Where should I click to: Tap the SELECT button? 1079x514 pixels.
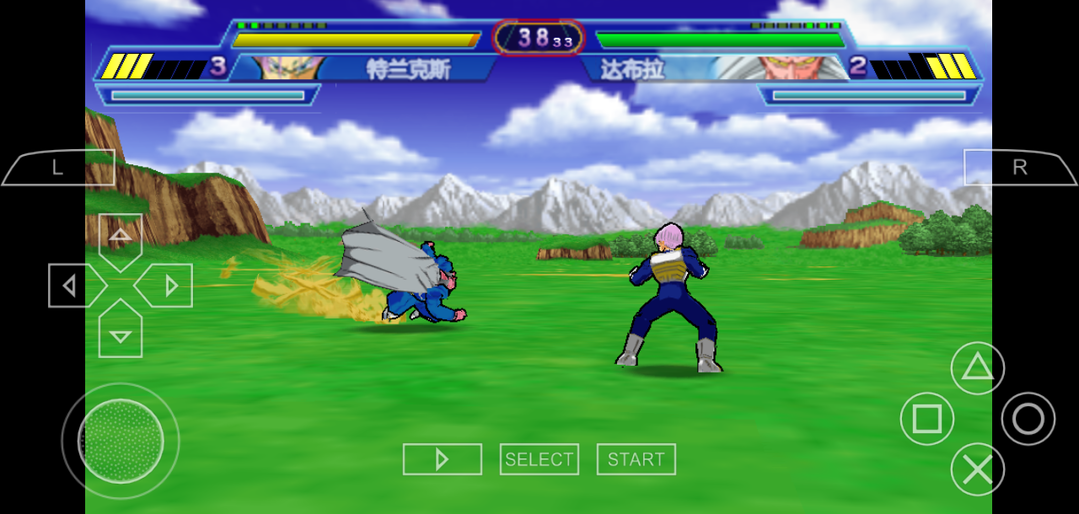(539, 459)
